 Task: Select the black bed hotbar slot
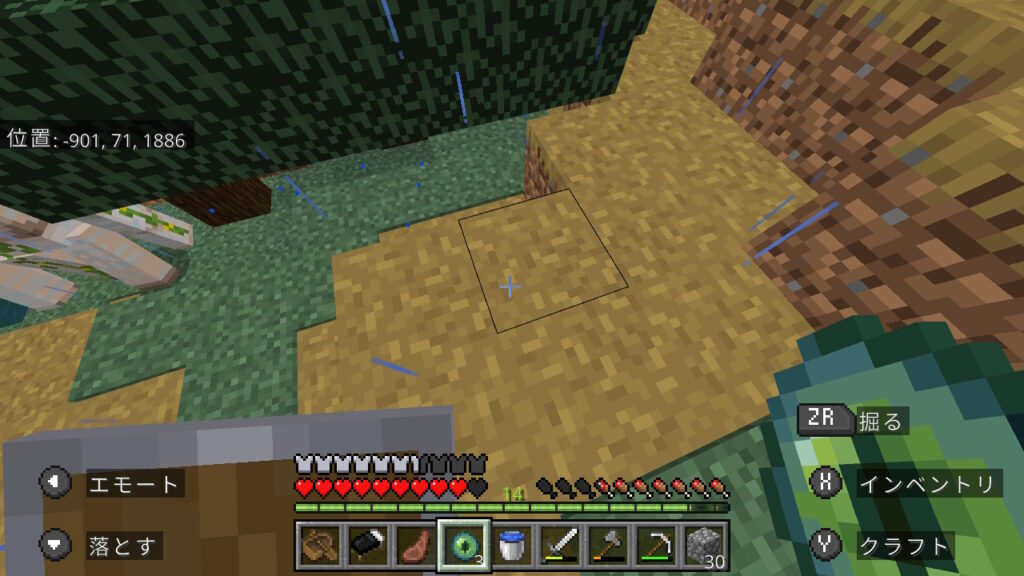(366, 546)
